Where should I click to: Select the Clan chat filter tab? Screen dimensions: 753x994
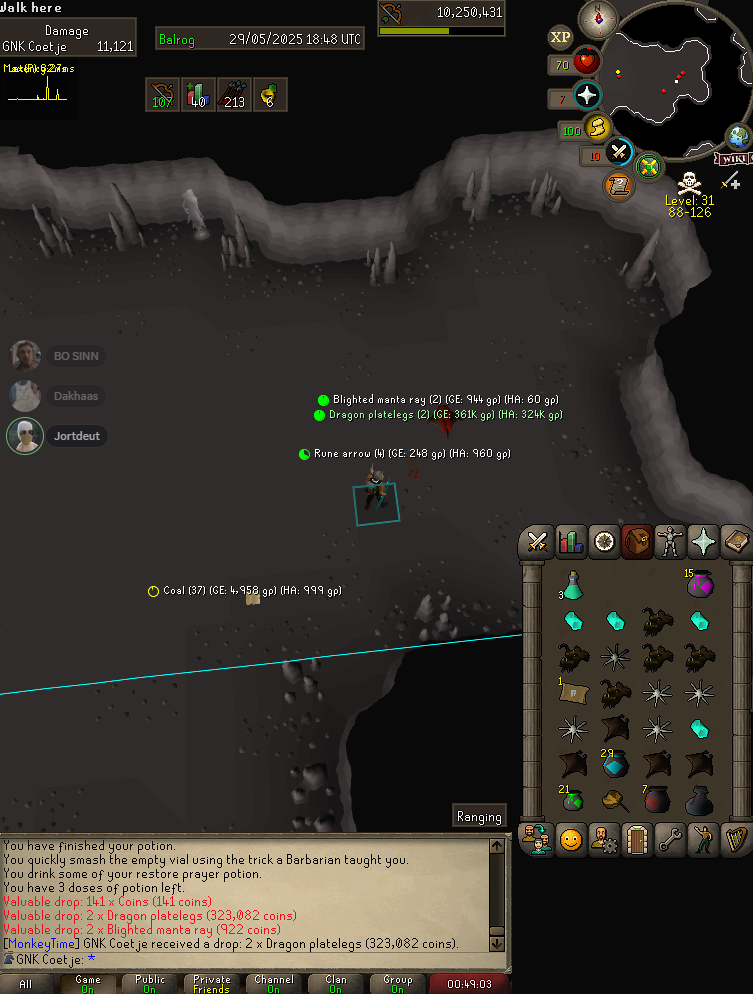pos(335,984)
